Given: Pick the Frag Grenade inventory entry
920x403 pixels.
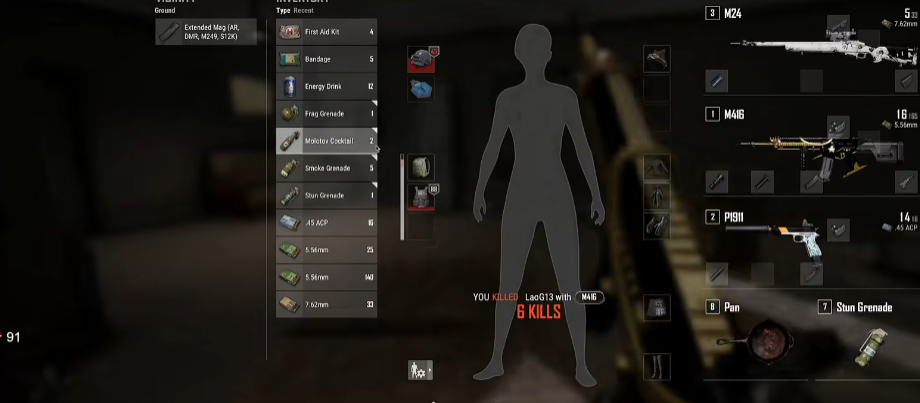Looking at the screenshot, I should tap(326, 114).
